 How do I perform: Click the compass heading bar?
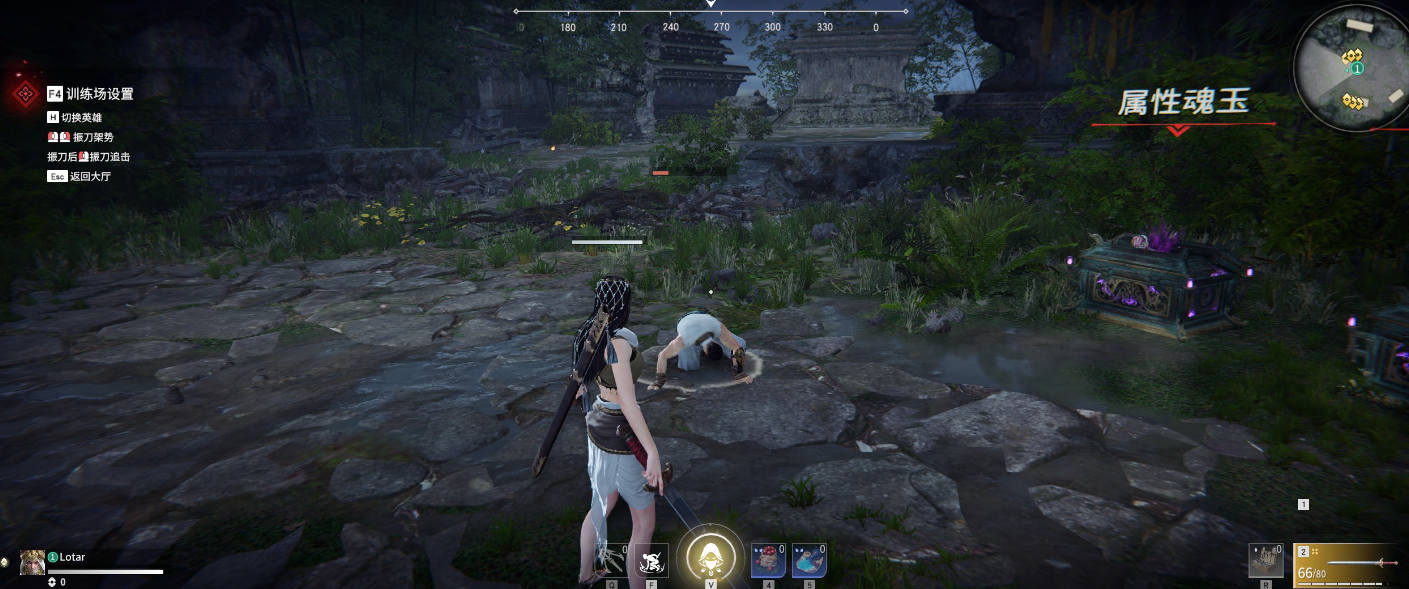711,19
